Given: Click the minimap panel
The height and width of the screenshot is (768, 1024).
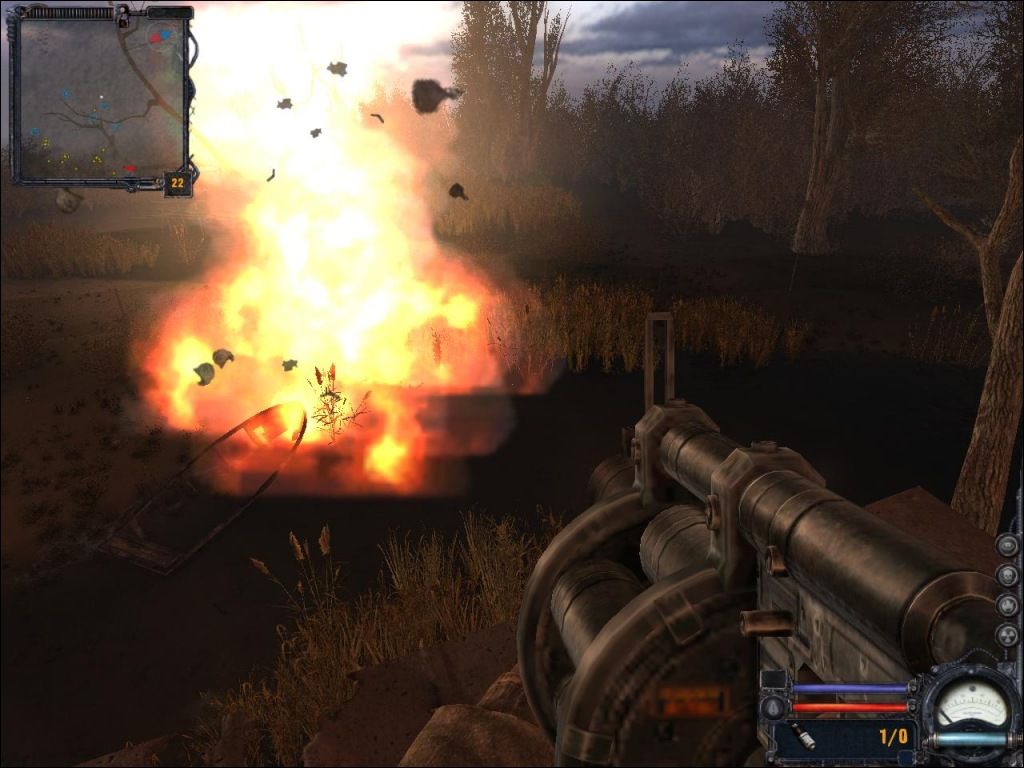Looking at the screenshot, I should [x=100, y=97].
